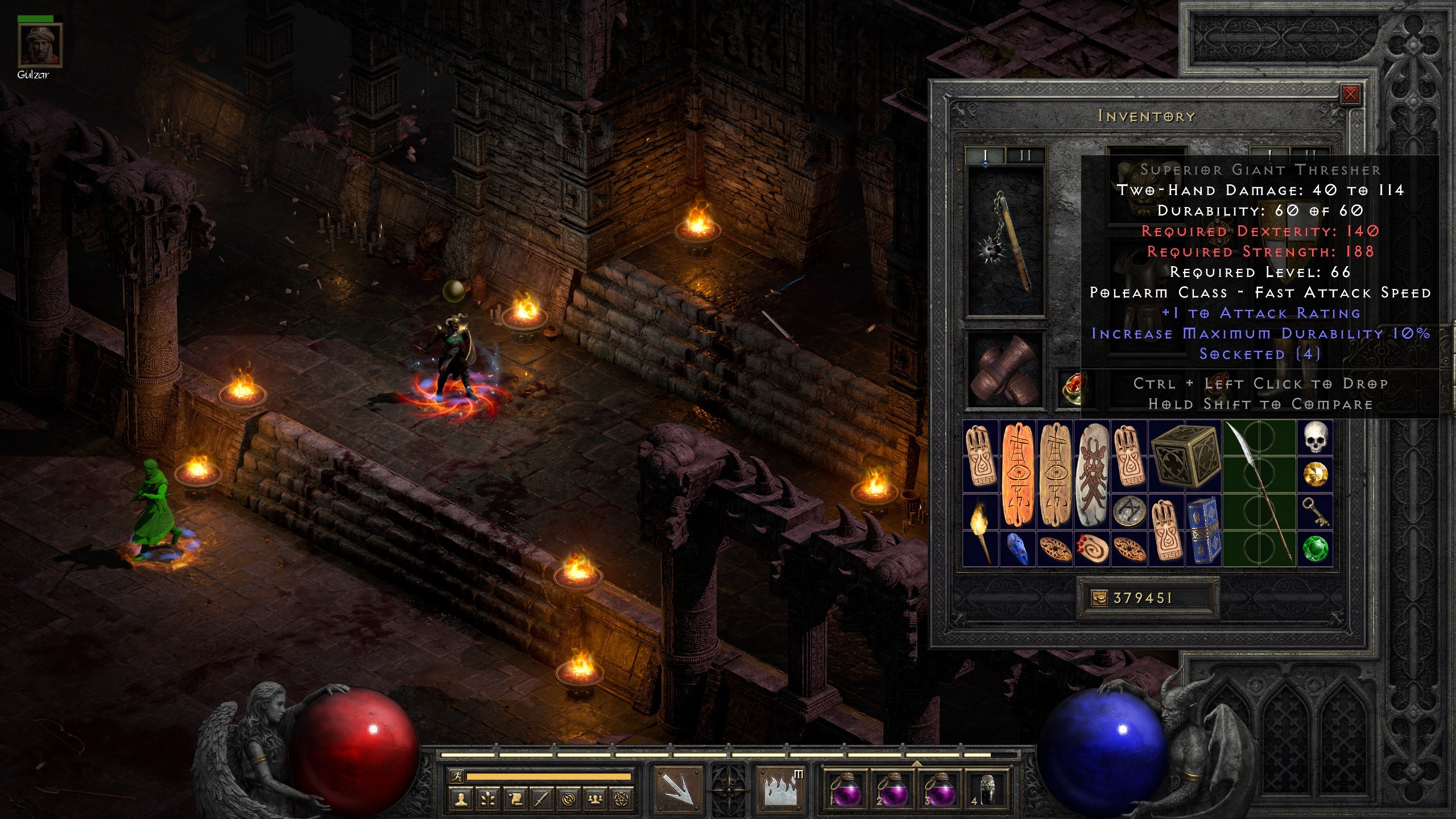Select the round grey rune stone

[1128, 511]
